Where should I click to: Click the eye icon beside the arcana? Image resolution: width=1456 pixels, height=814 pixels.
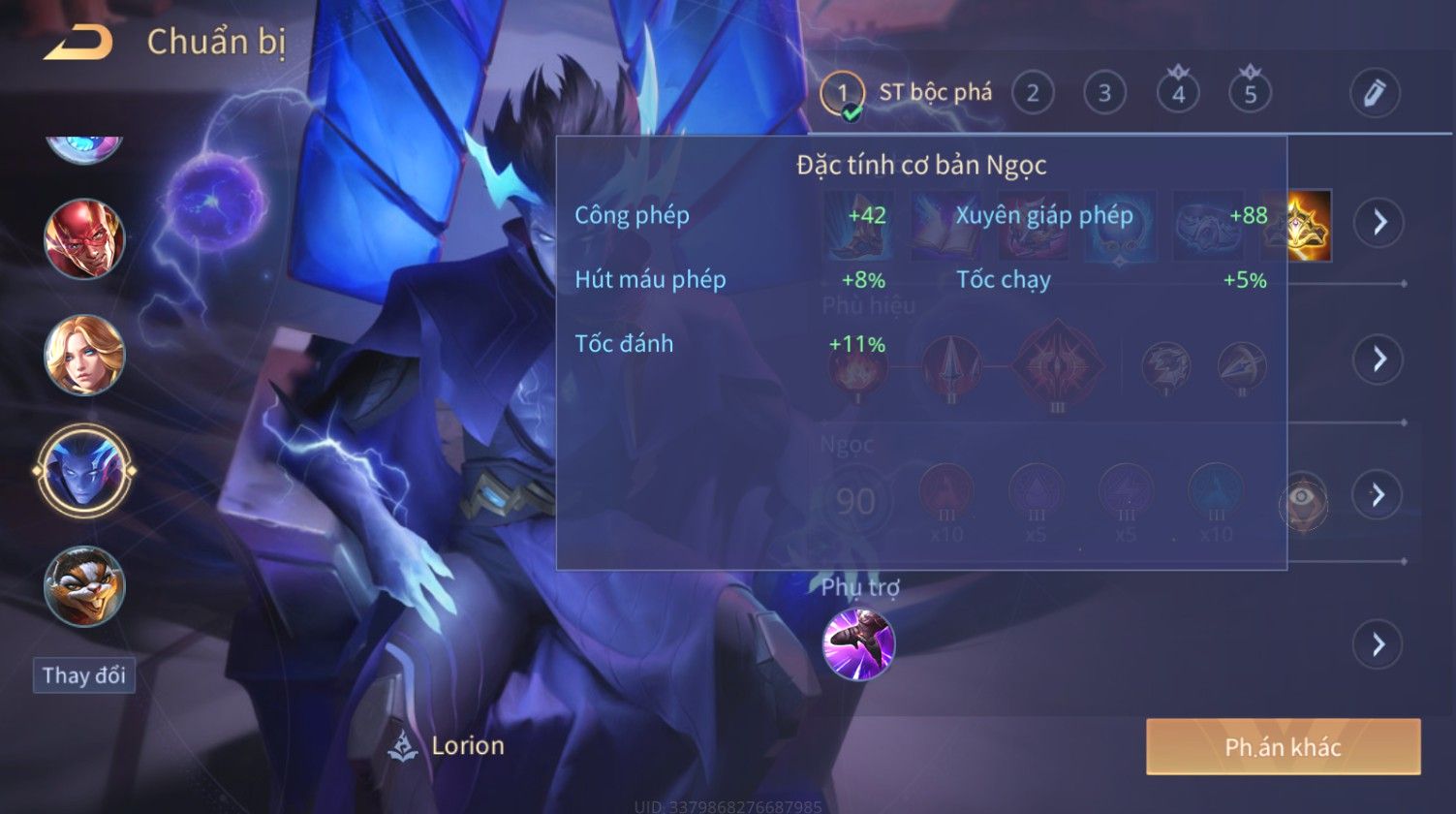pos(1304,503)
